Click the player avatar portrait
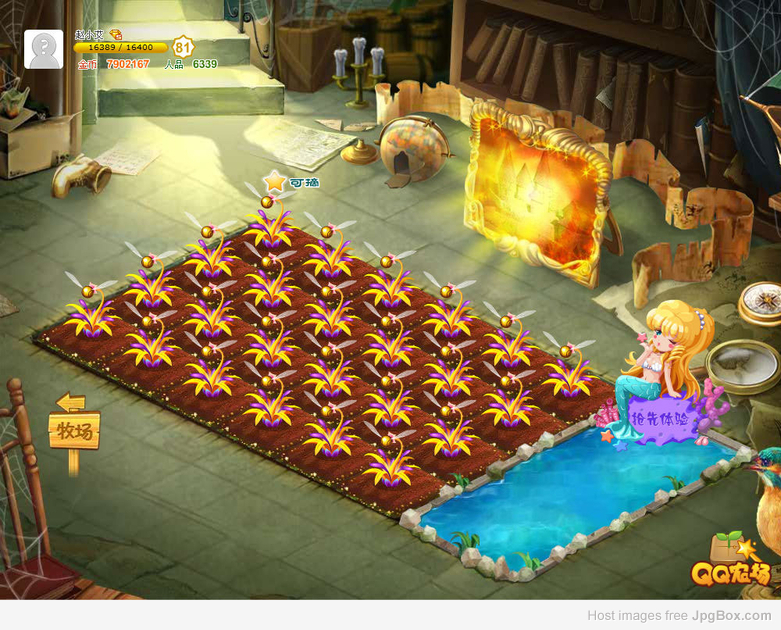 pyautogui.click(x=43, y=49)
